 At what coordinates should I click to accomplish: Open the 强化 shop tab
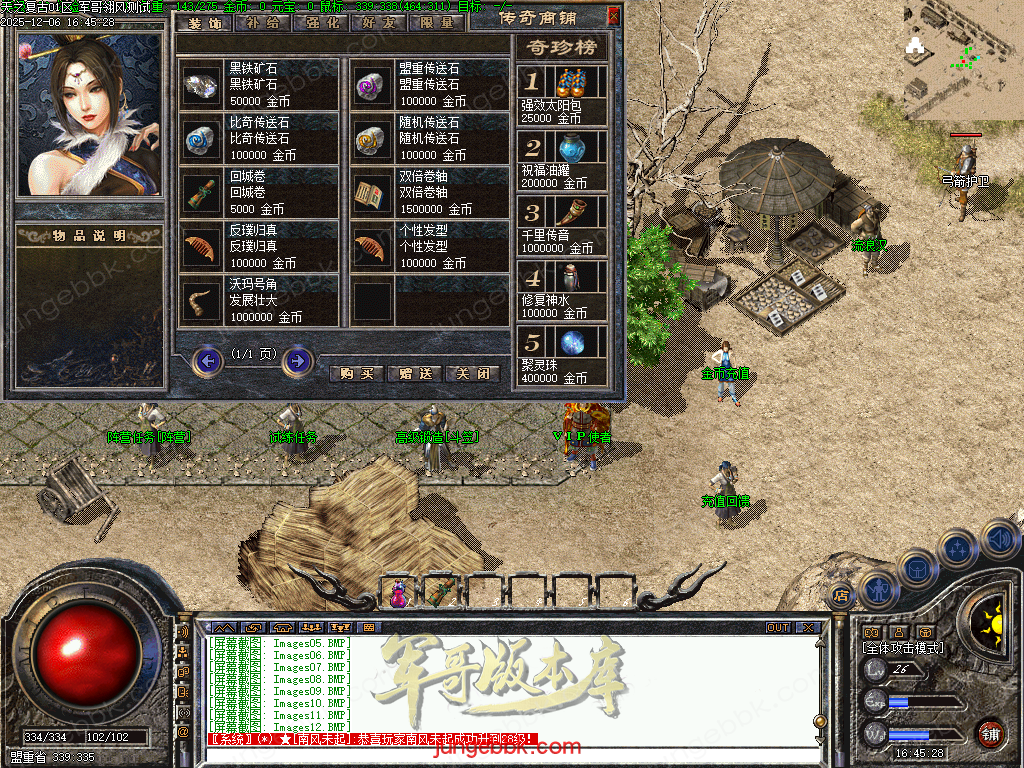pos(320,22)
